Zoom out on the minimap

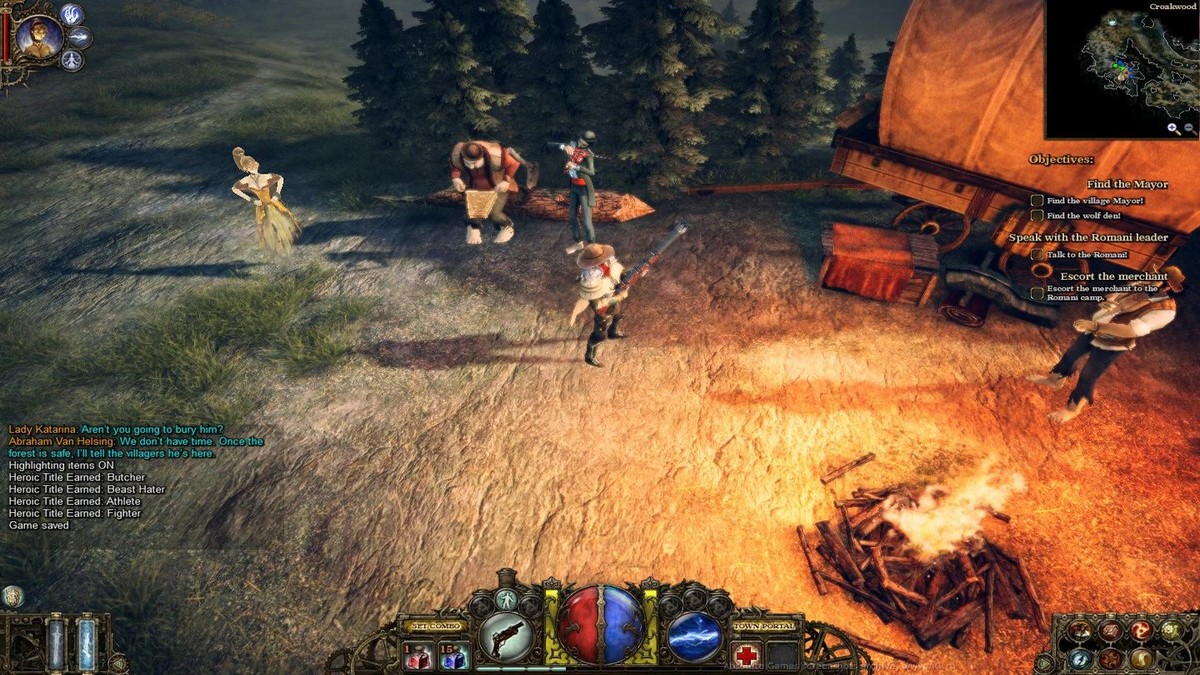(1189, 128)
